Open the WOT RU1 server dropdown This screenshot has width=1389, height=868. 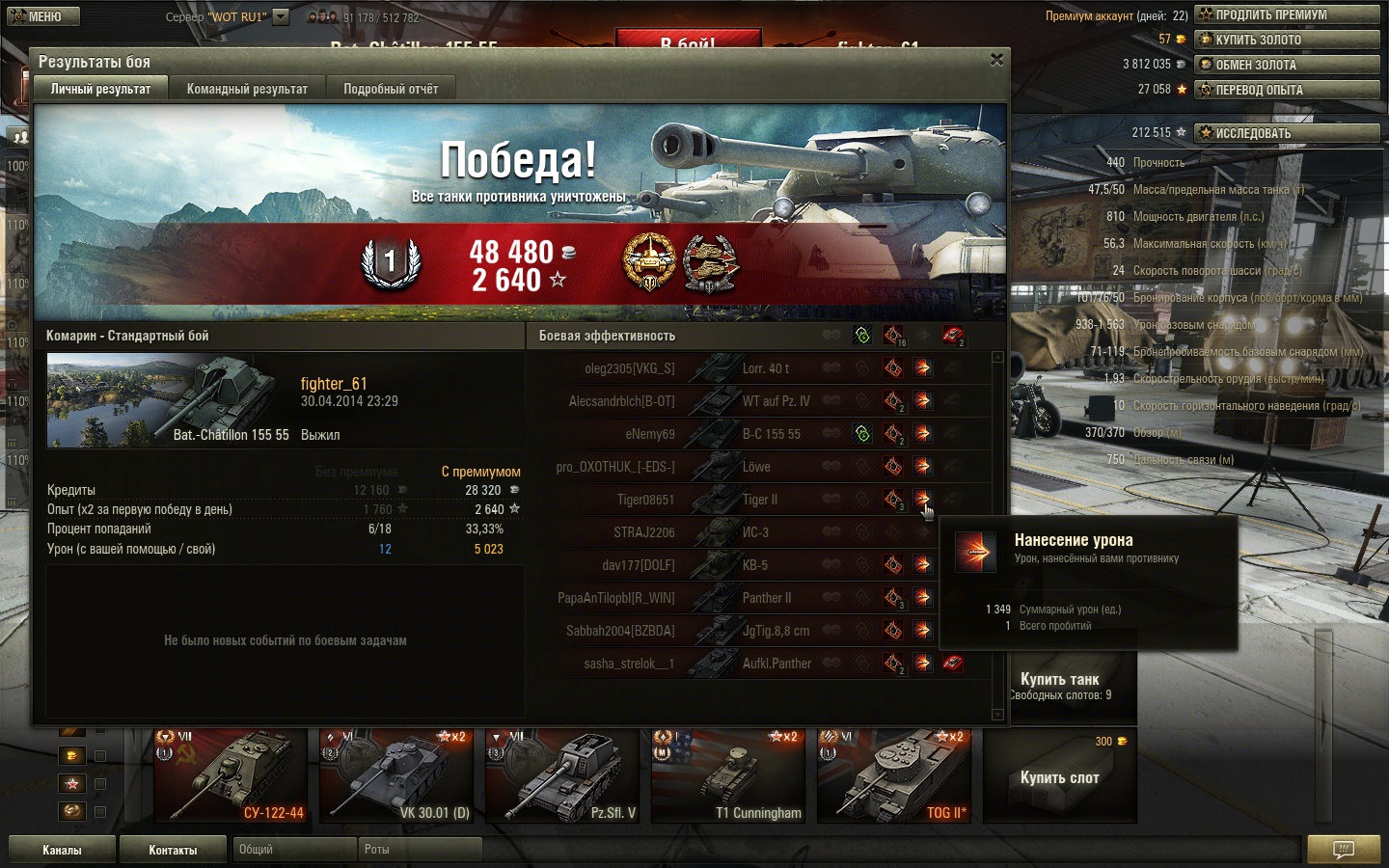click(x=281, y=16)
